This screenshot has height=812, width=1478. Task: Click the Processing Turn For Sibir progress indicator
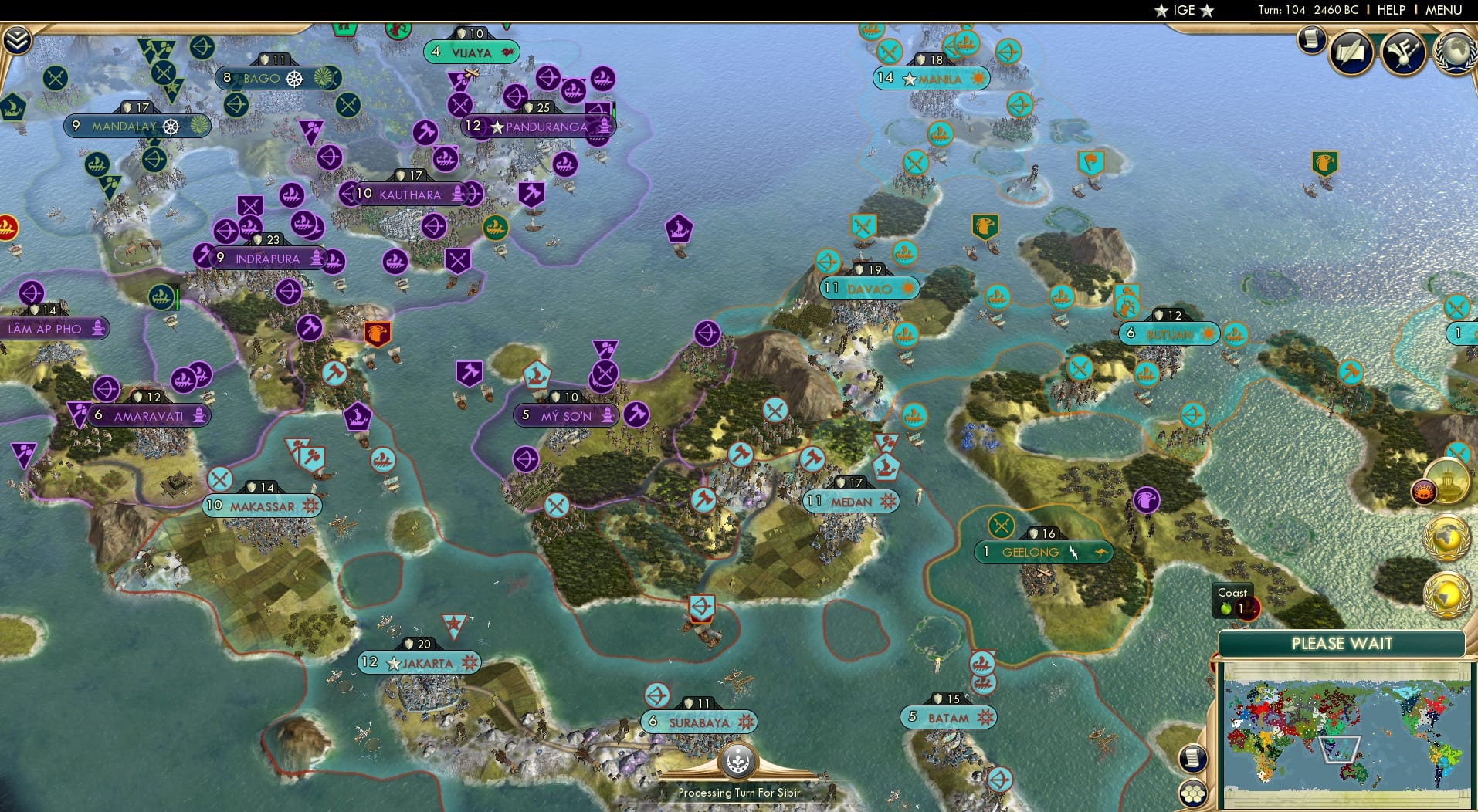pos(739,772)
